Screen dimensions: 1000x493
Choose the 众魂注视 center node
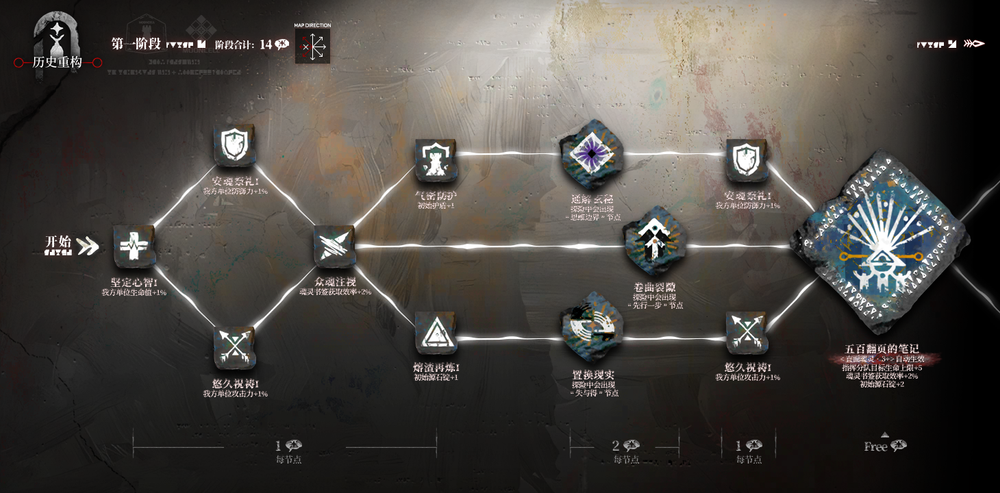point(333,246)
